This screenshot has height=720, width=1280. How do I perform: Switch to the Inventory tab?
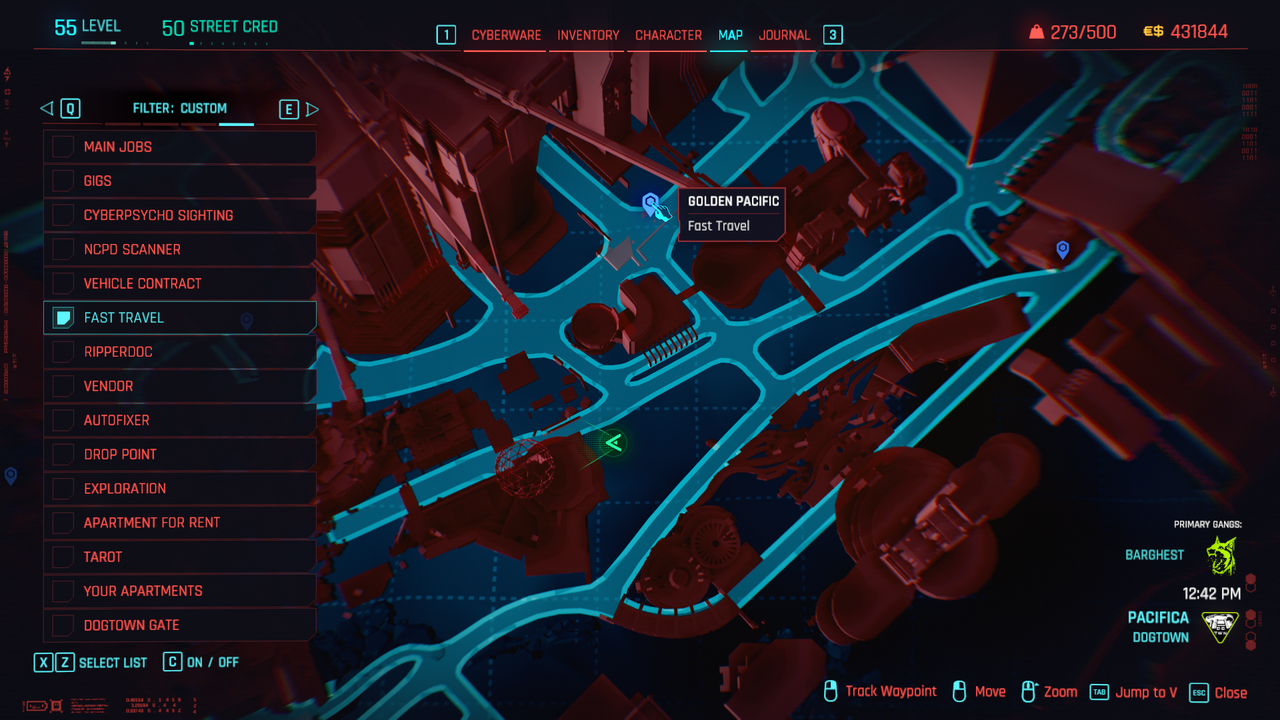pyautogui.click(x=588, y=35)
